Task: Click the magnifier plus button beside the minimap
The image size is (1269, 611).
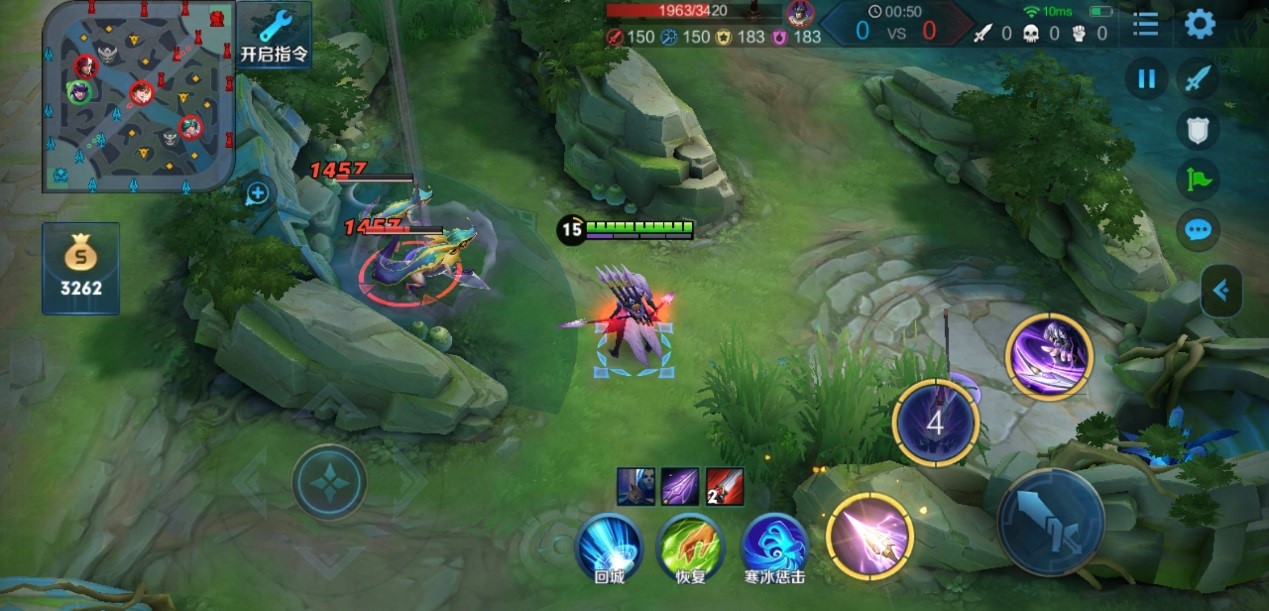Action: (x=257, y=193)
